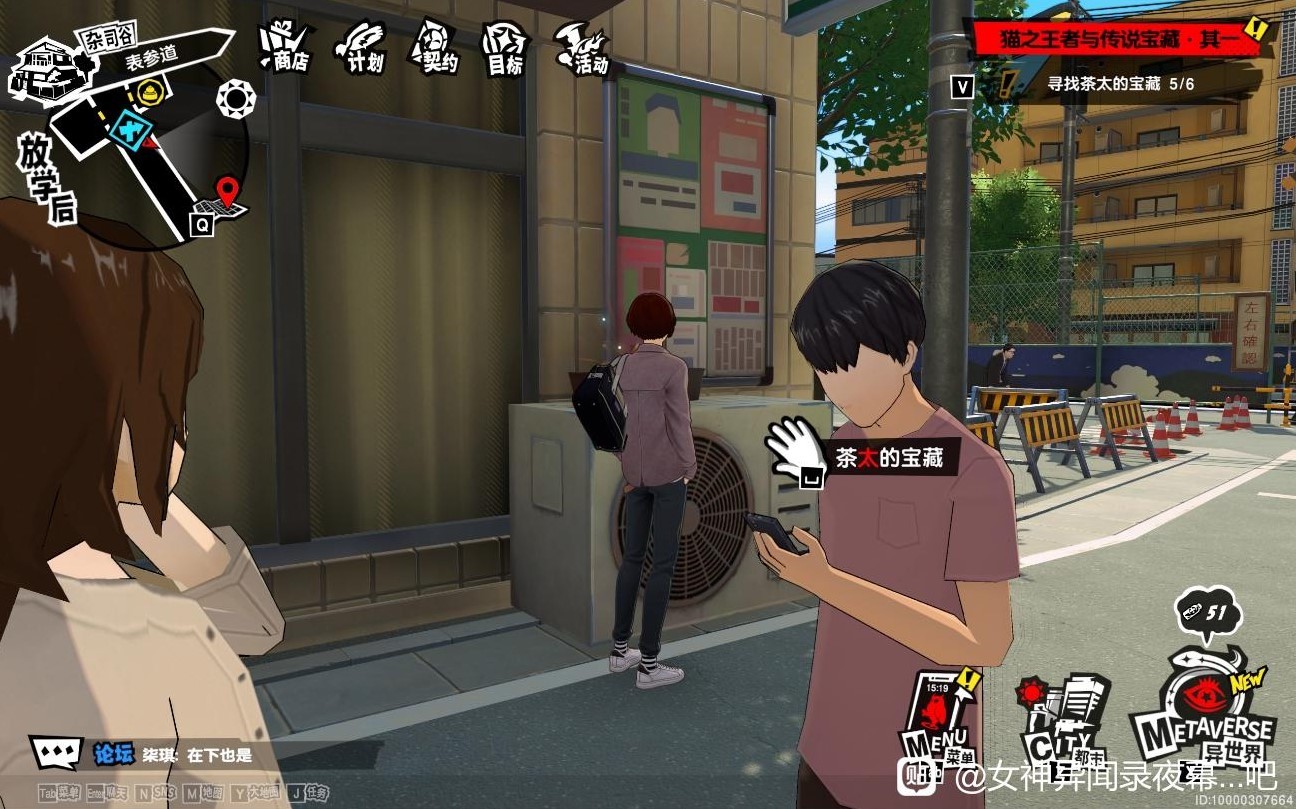This screenshot has height=809, width=1296.
Task: Click the 51 stamina speech bubble
Action: 1207,611
